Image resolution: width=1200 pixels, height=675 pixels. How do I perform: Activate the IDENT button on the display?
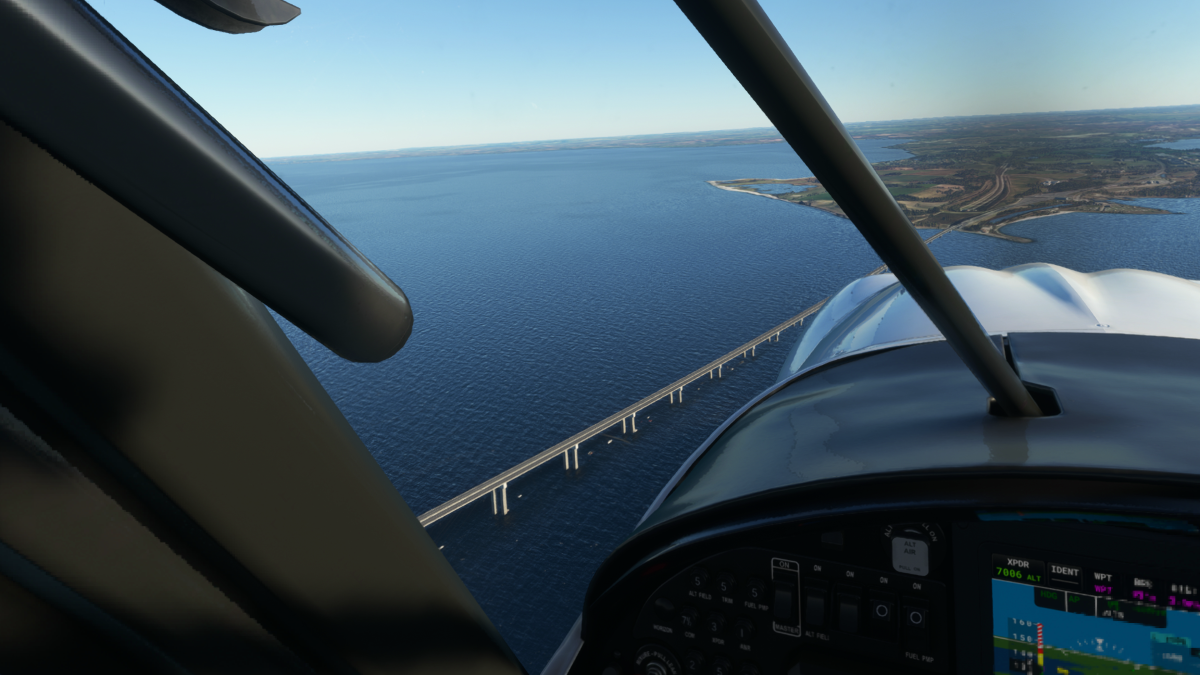tap(1064, 573)
